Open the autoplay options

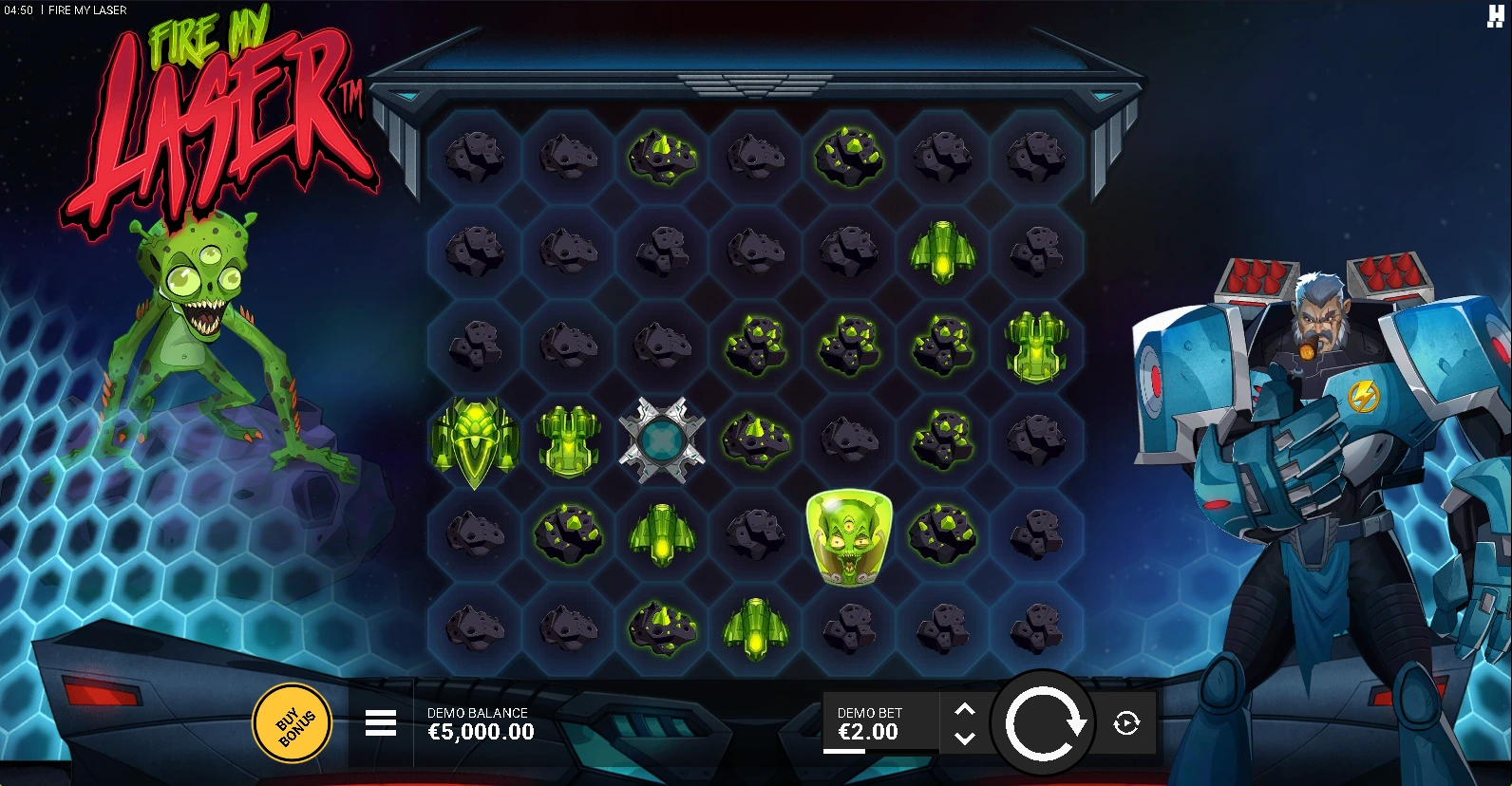(1126, 723)
